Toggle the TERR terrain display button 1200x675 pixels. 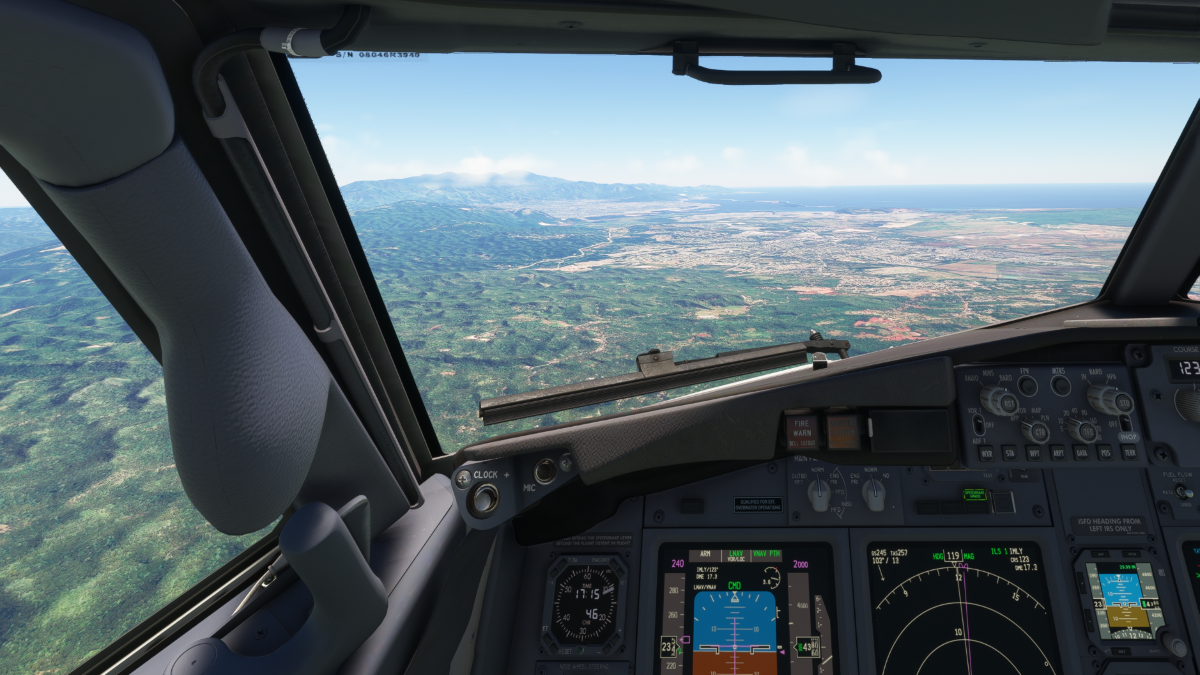click(1128, 453)
